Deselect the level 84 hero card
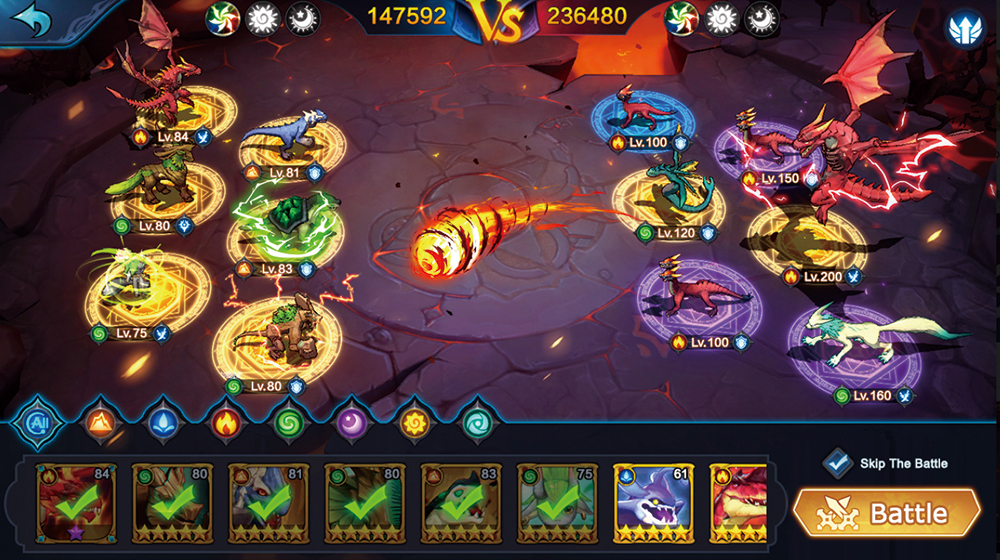 coord(76,503)
